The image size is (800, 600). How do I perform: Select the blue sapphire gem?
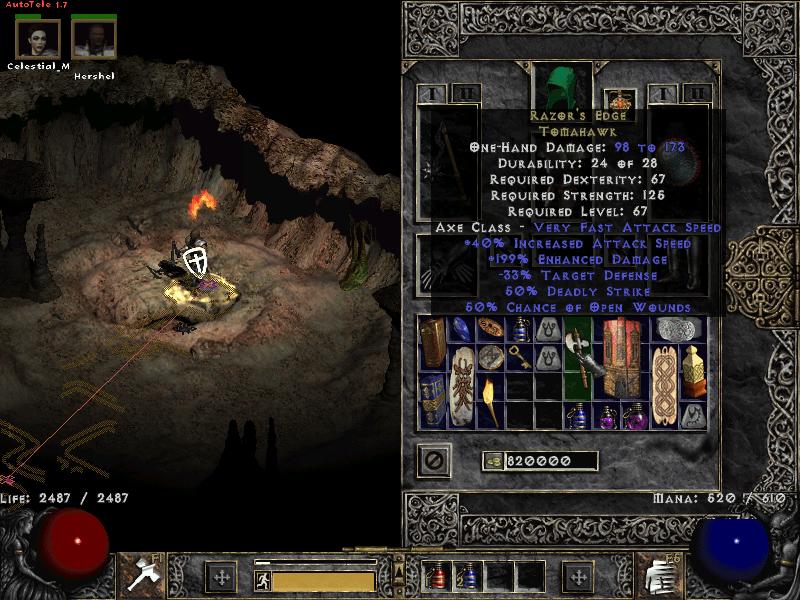click(x=462, y=329)
